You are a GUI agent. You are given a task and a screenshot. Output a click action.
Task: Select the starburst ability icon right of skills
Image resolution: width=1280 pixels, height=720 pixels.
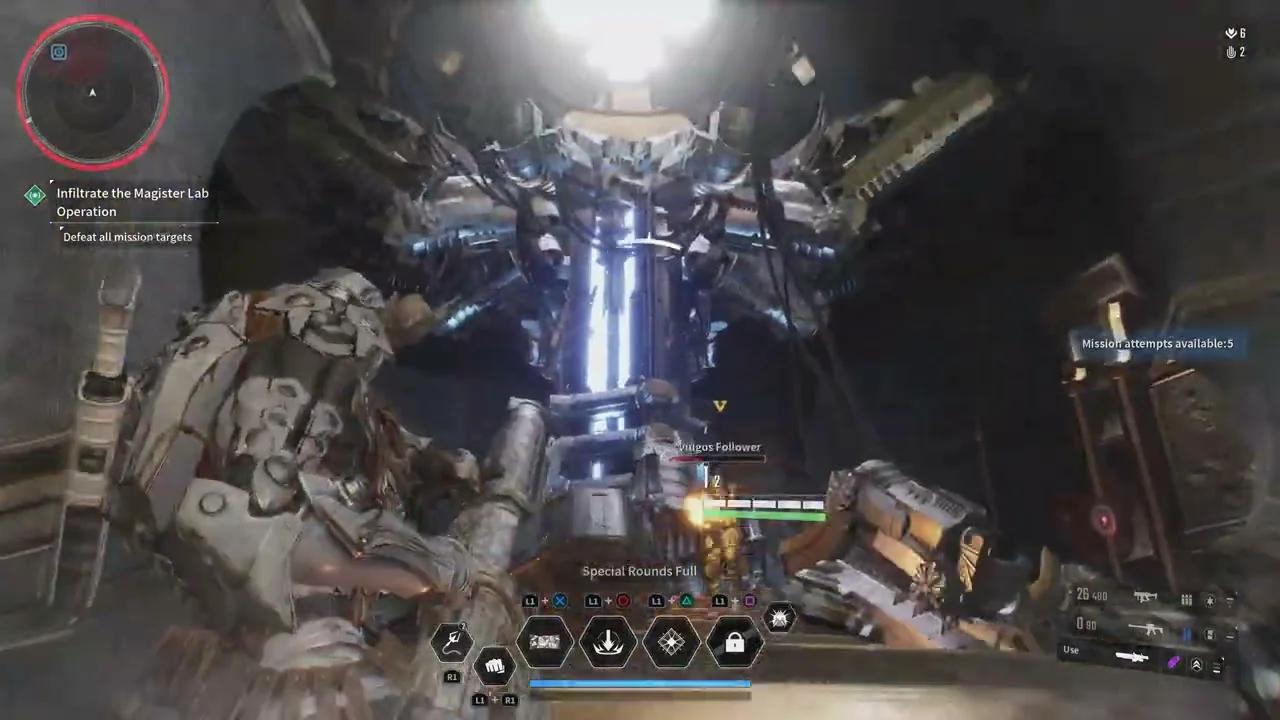779,618
